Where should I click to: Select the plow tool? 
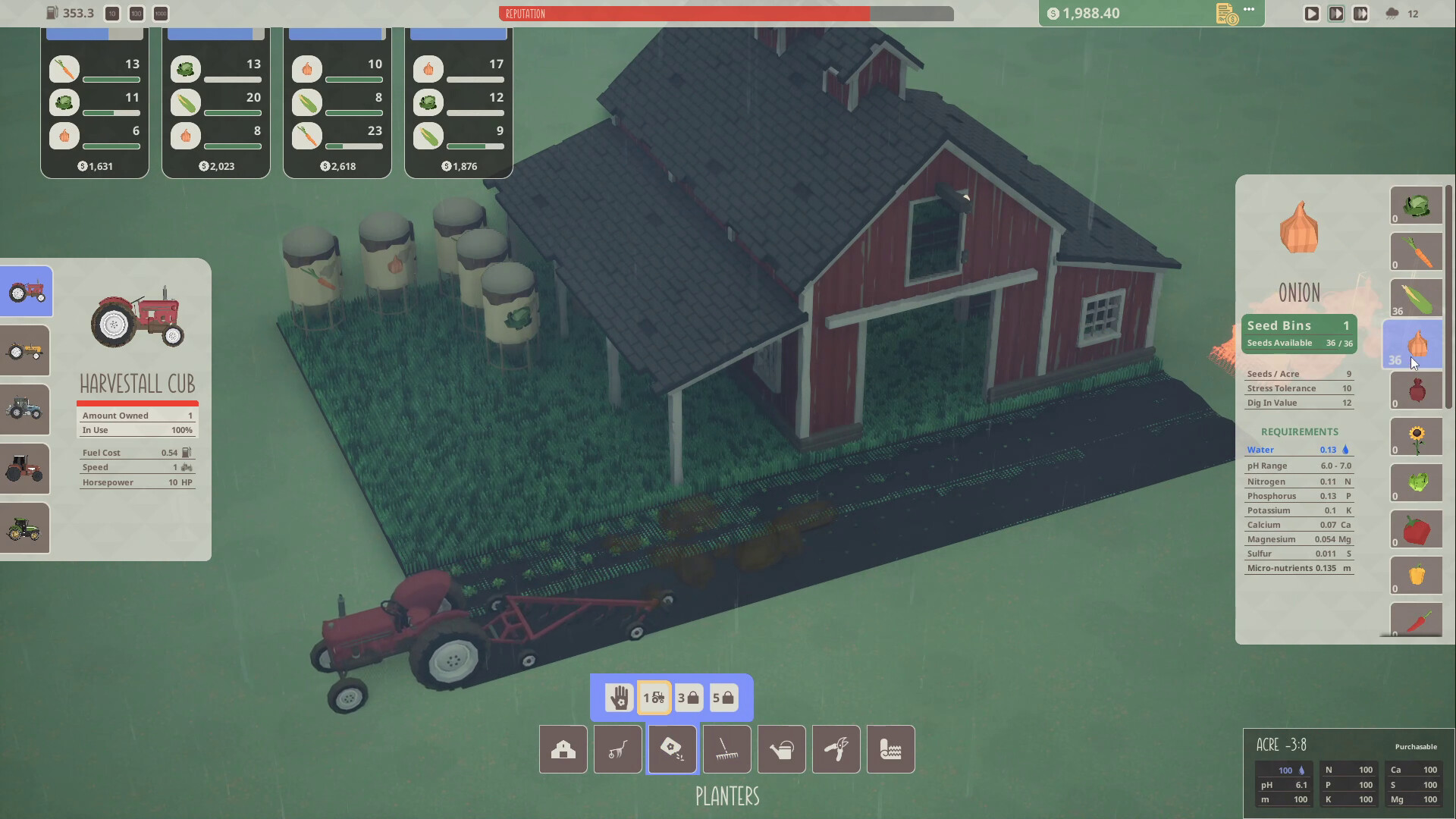[x=617, y=749]
